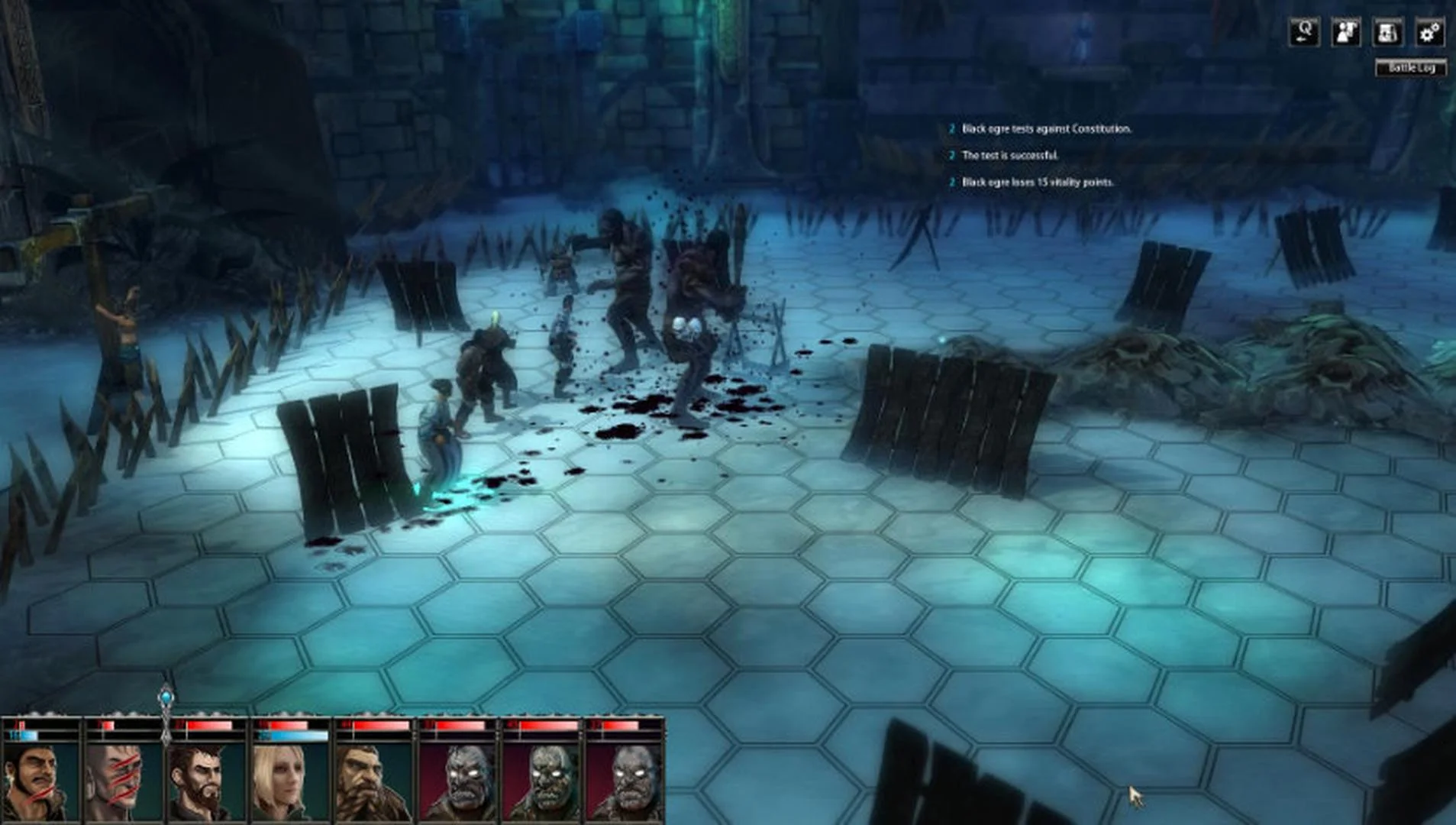Click the dwarf's red health bar
The image size is (1456, 825).
tap(376, 726)
